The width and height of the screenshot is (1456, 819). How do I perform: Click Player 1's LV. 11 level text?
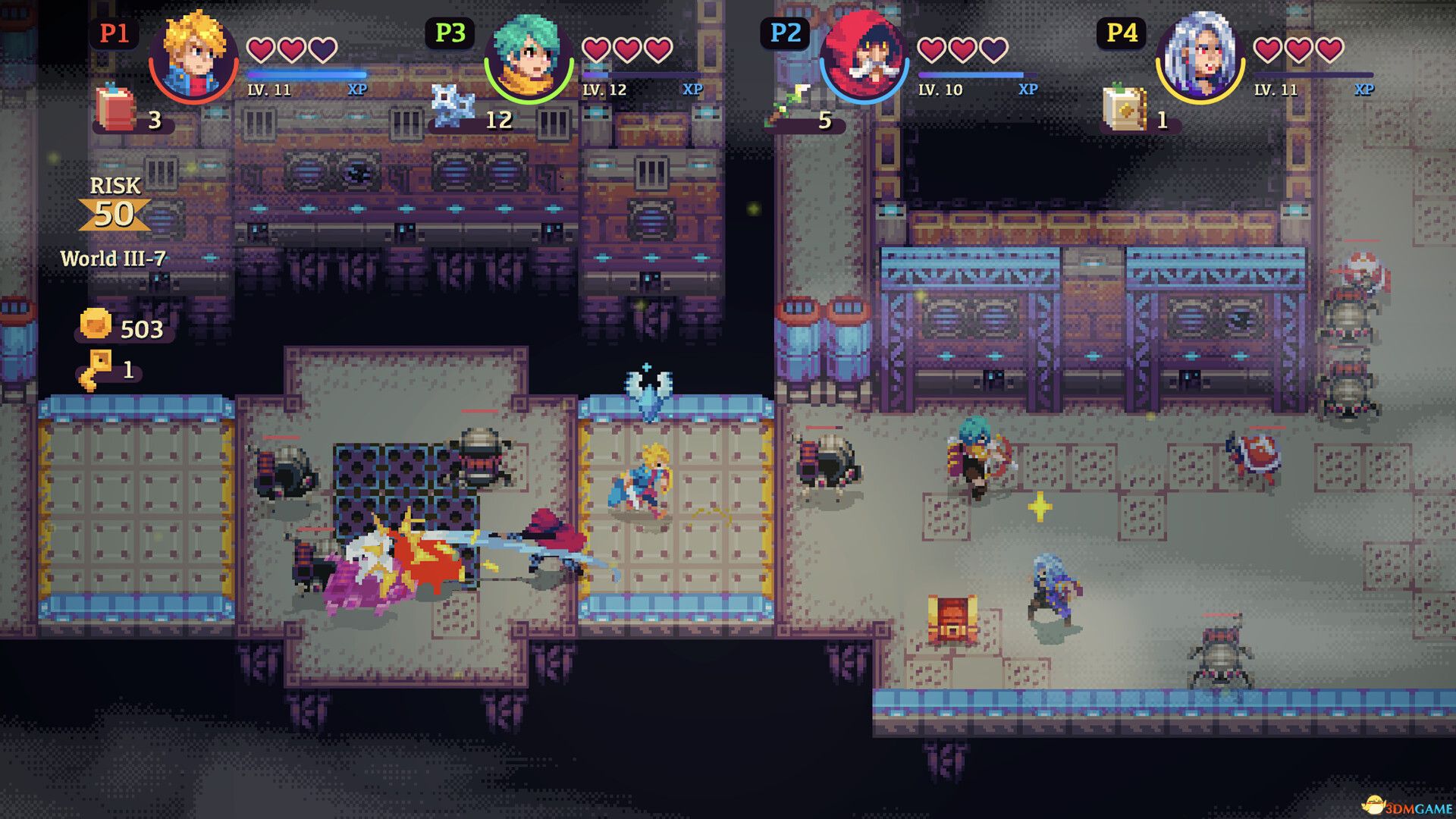point(268,90)
